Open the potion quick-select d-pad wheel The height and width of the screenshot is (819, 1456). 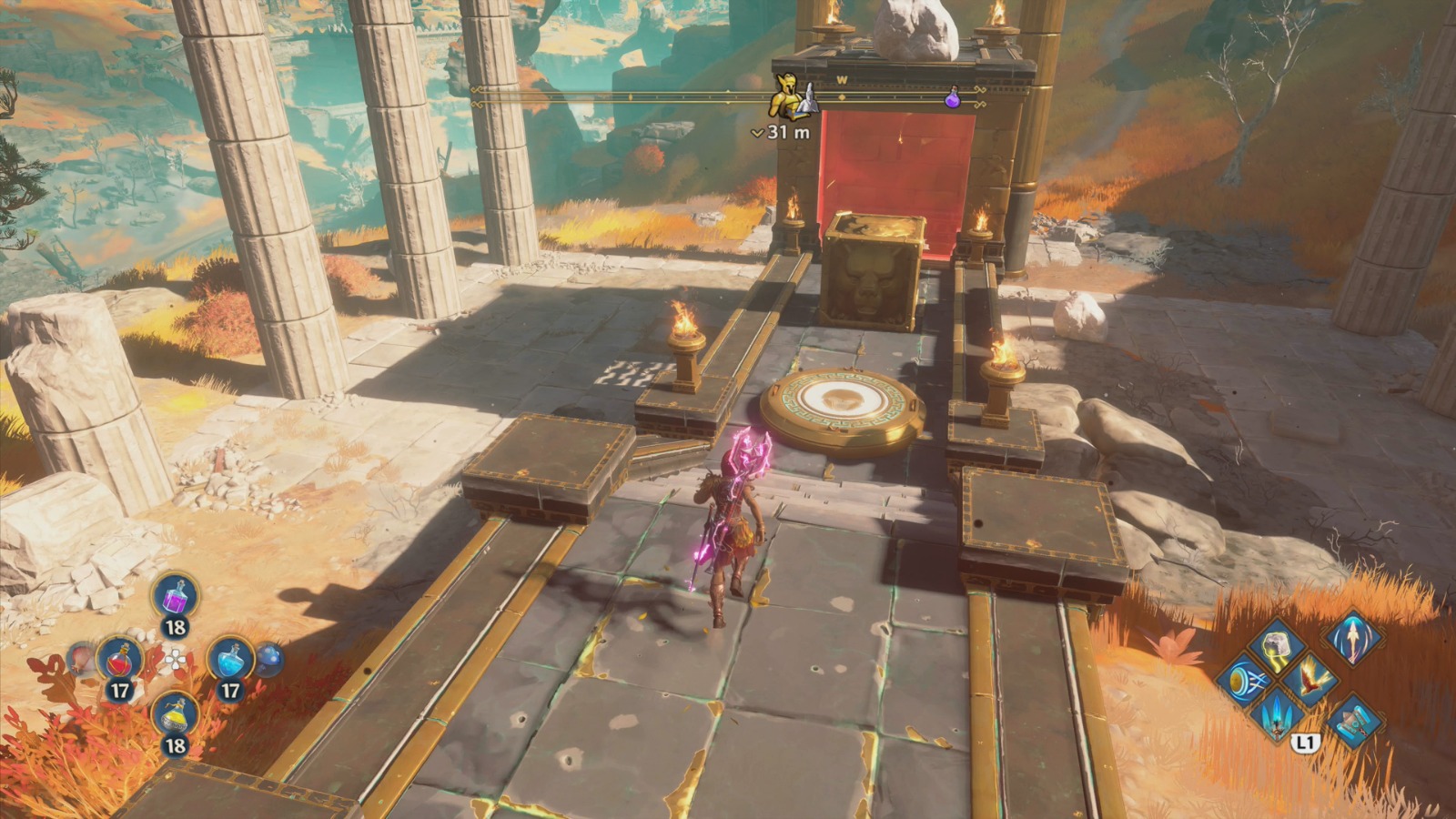[x=176, y=661]
